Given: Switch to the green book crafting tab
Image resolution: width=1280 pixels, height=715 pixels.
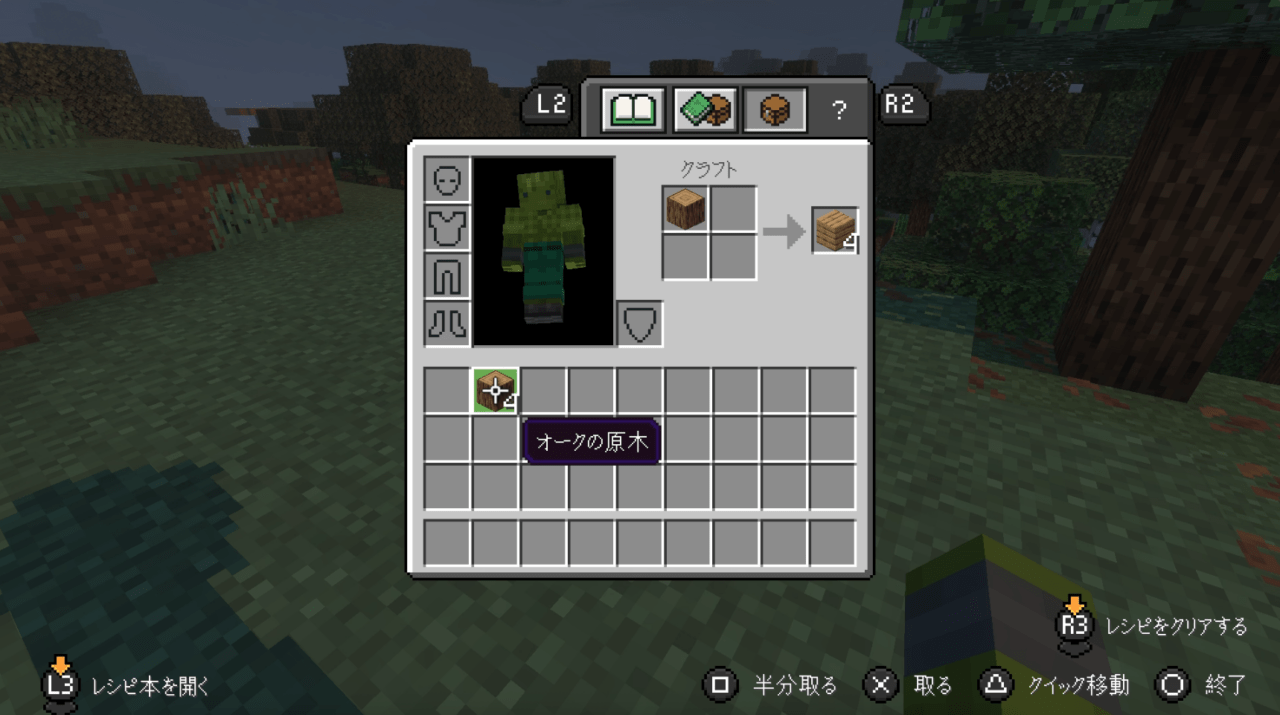Looking at the screenshot, I should (x=704, y=109).
